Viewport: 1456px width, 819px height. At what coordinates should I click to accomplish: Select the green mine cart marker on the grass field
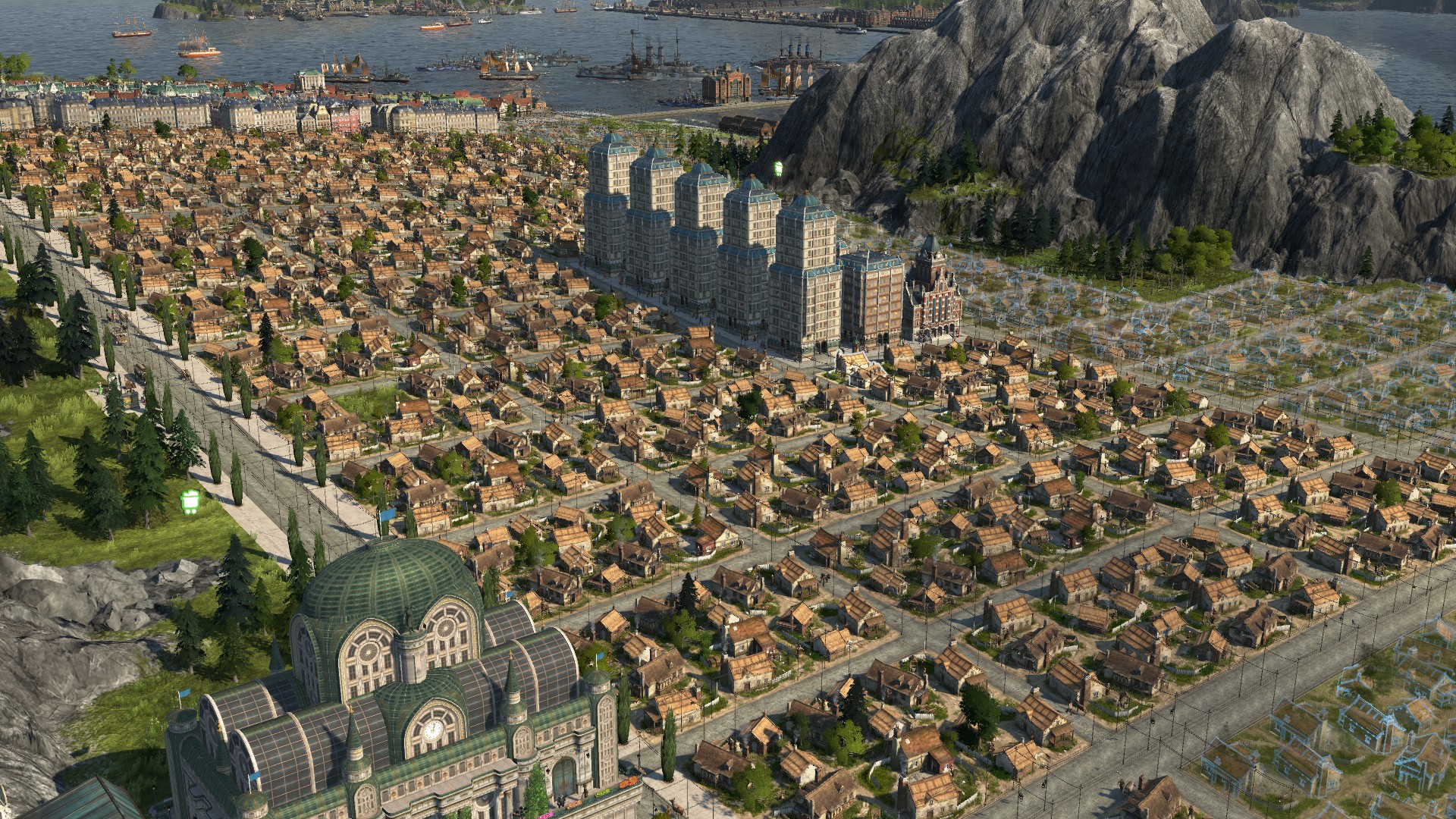click(190, 502)
